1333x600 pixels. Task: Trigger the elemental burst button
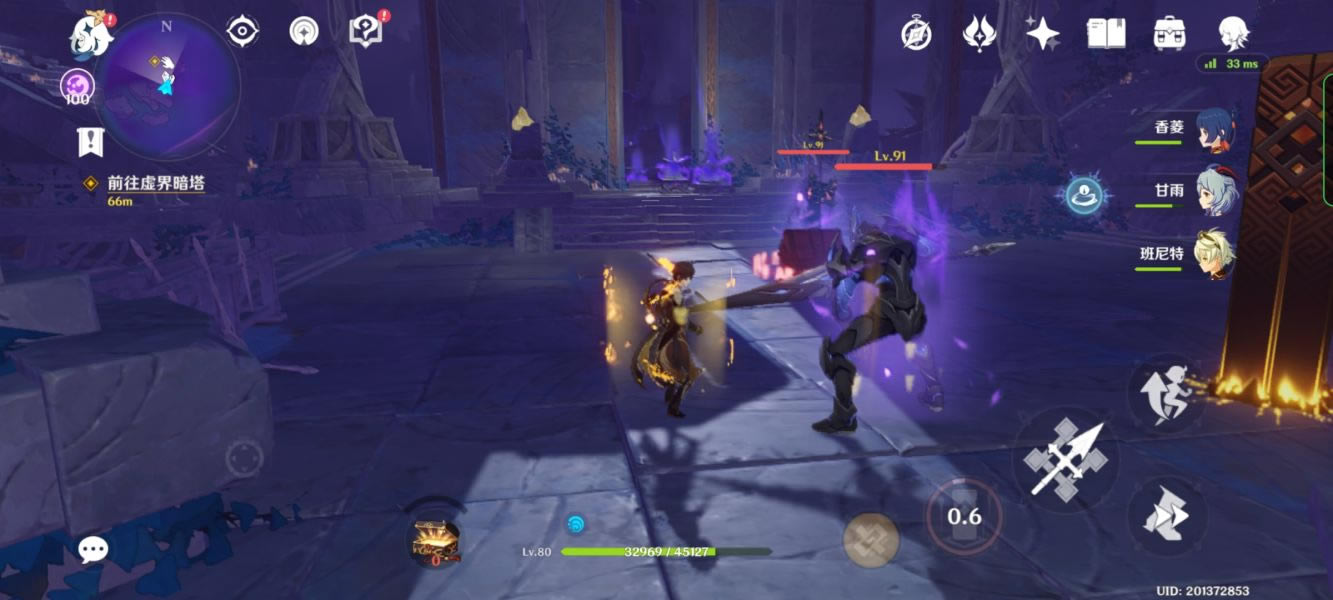tap(871, 540)
